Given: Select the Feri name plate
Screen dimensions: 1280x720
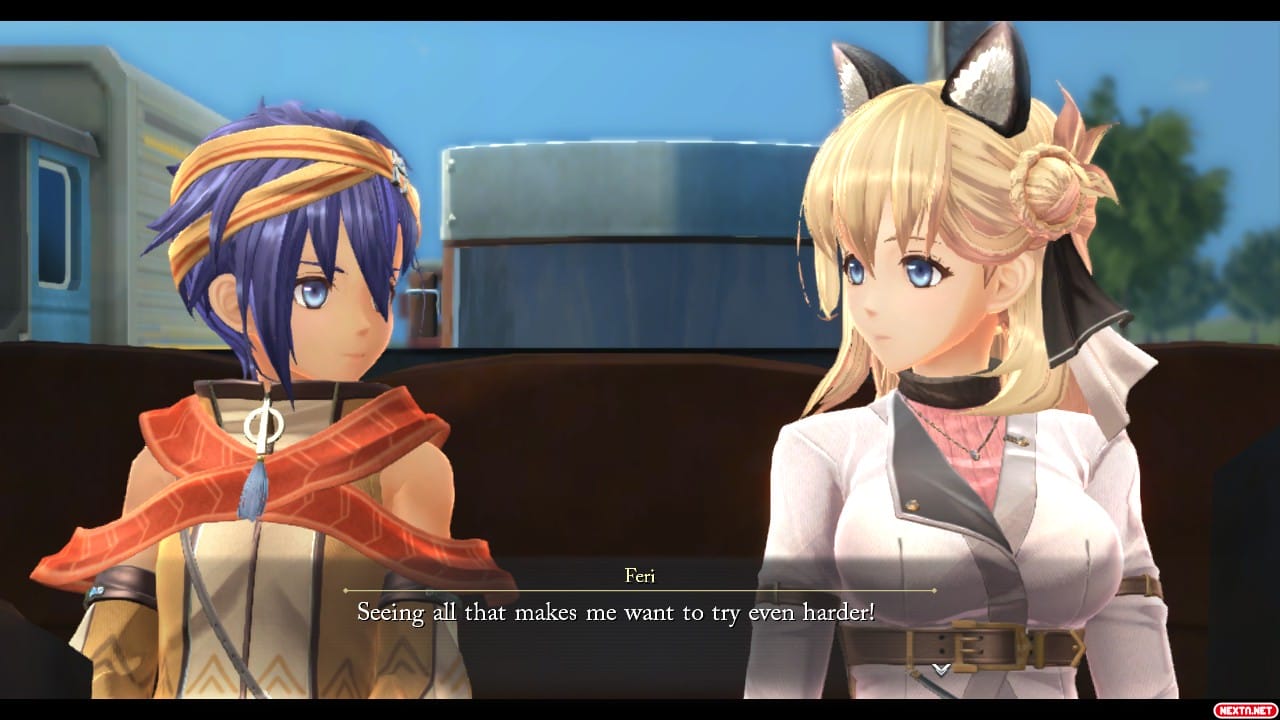Looking at the screenshot, I should (x=641, y=577).
